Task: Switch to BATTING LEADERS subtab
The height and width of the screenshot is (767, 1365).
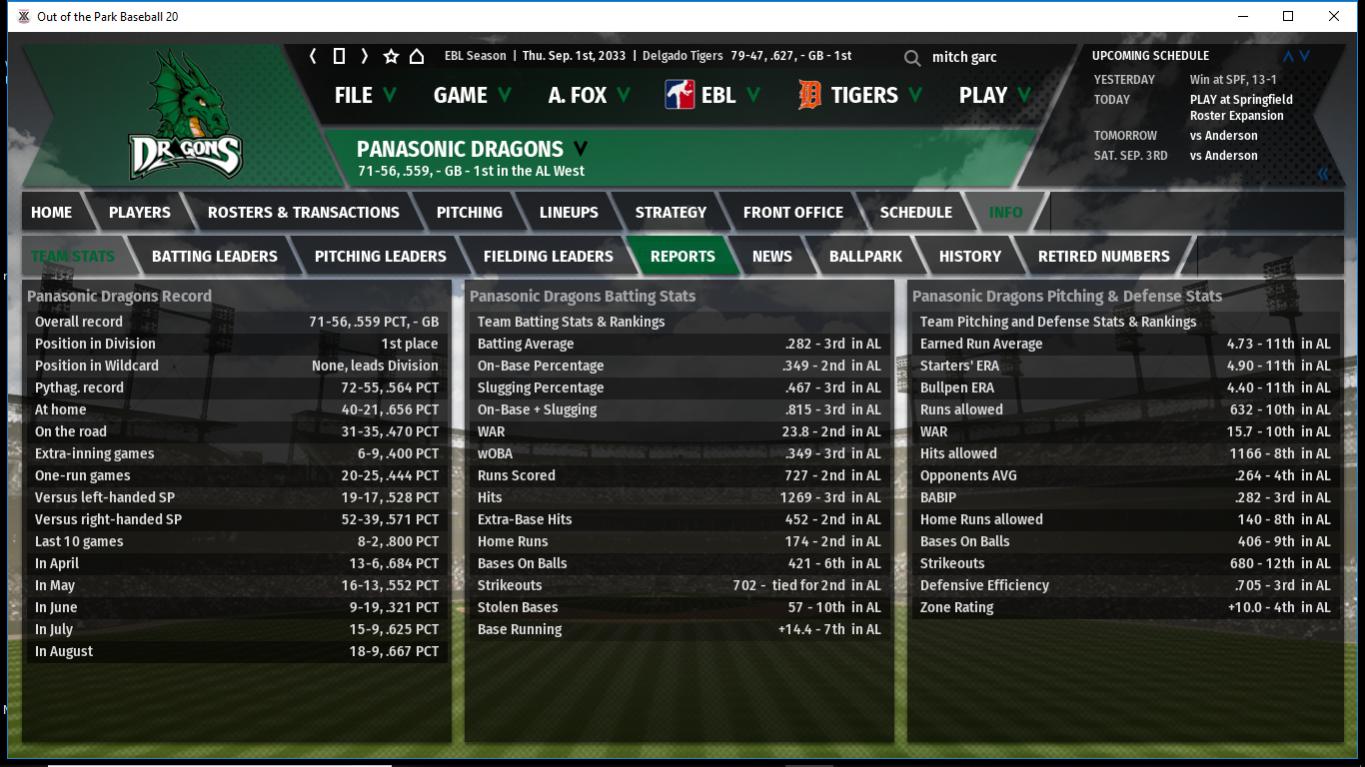Action: point(214,256)
